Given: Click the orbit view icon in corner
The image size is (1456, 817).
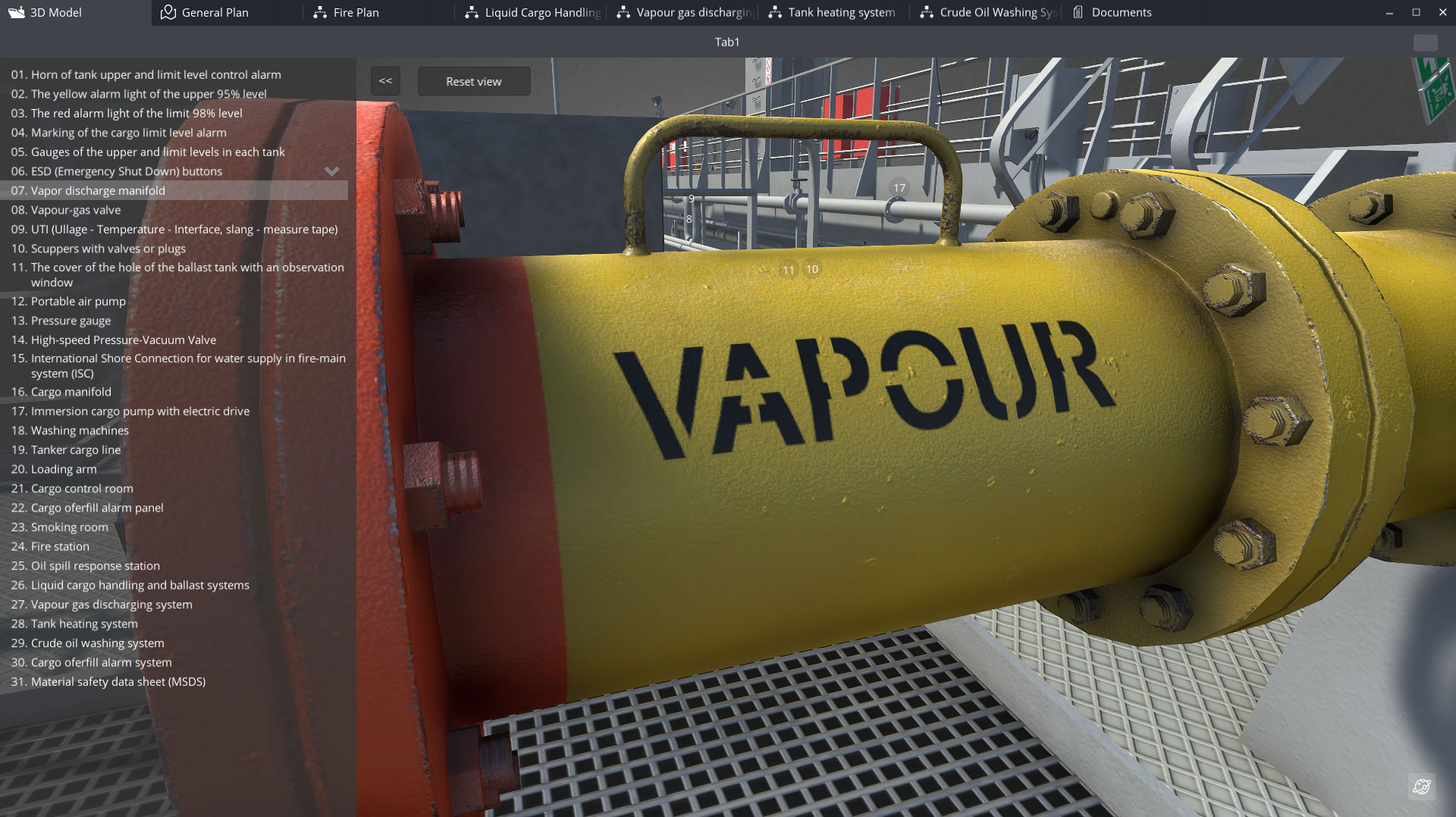Looking at the screenshot, I should (1422, 787).
